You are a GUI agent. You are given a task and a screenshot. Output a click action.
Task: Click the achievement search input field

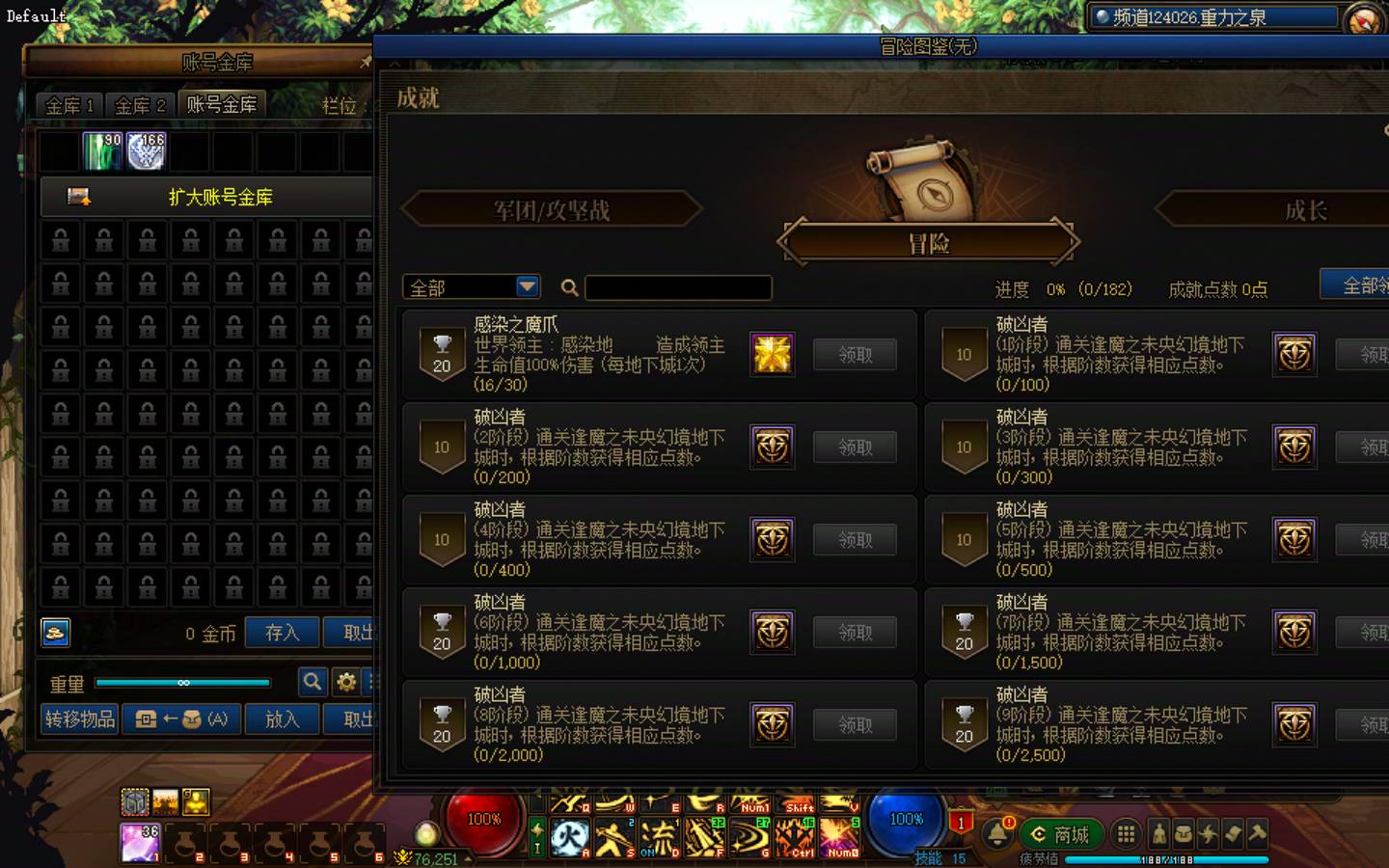tap(678, 287)
